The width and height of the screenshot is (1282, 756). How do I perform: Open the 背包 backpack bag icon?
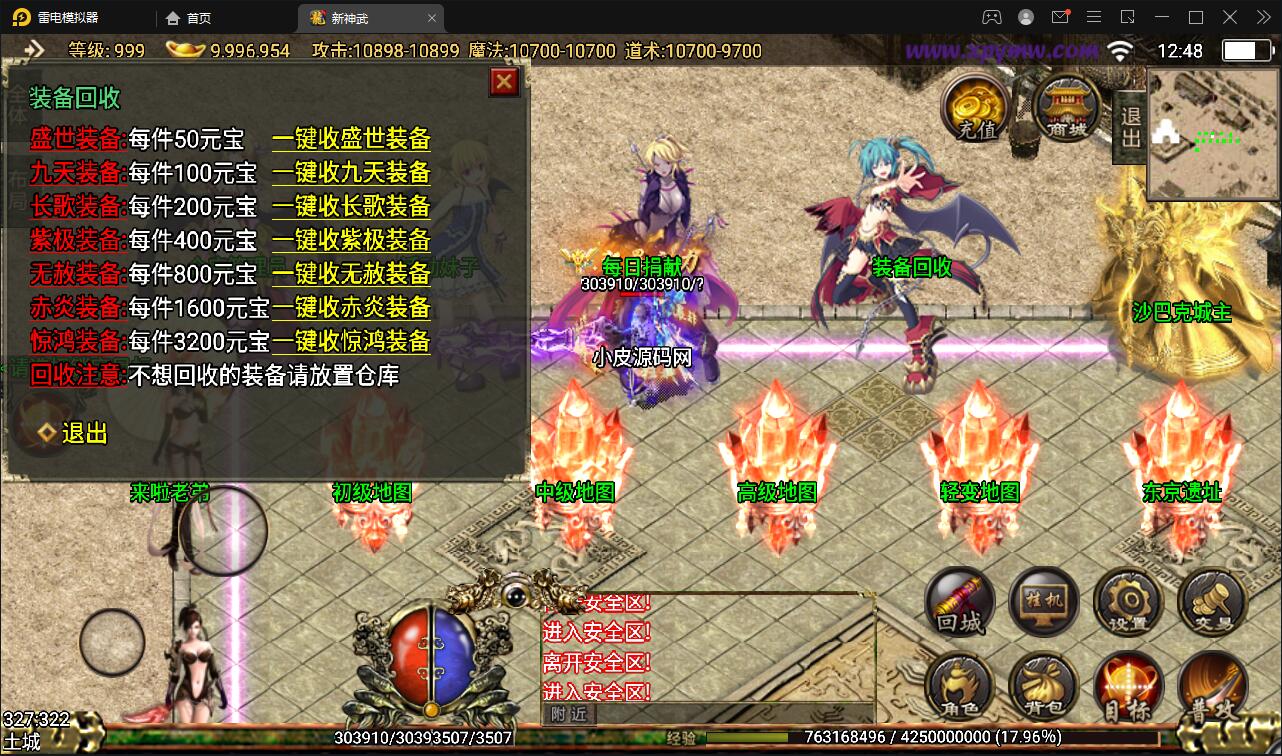tap(1043, 686)
